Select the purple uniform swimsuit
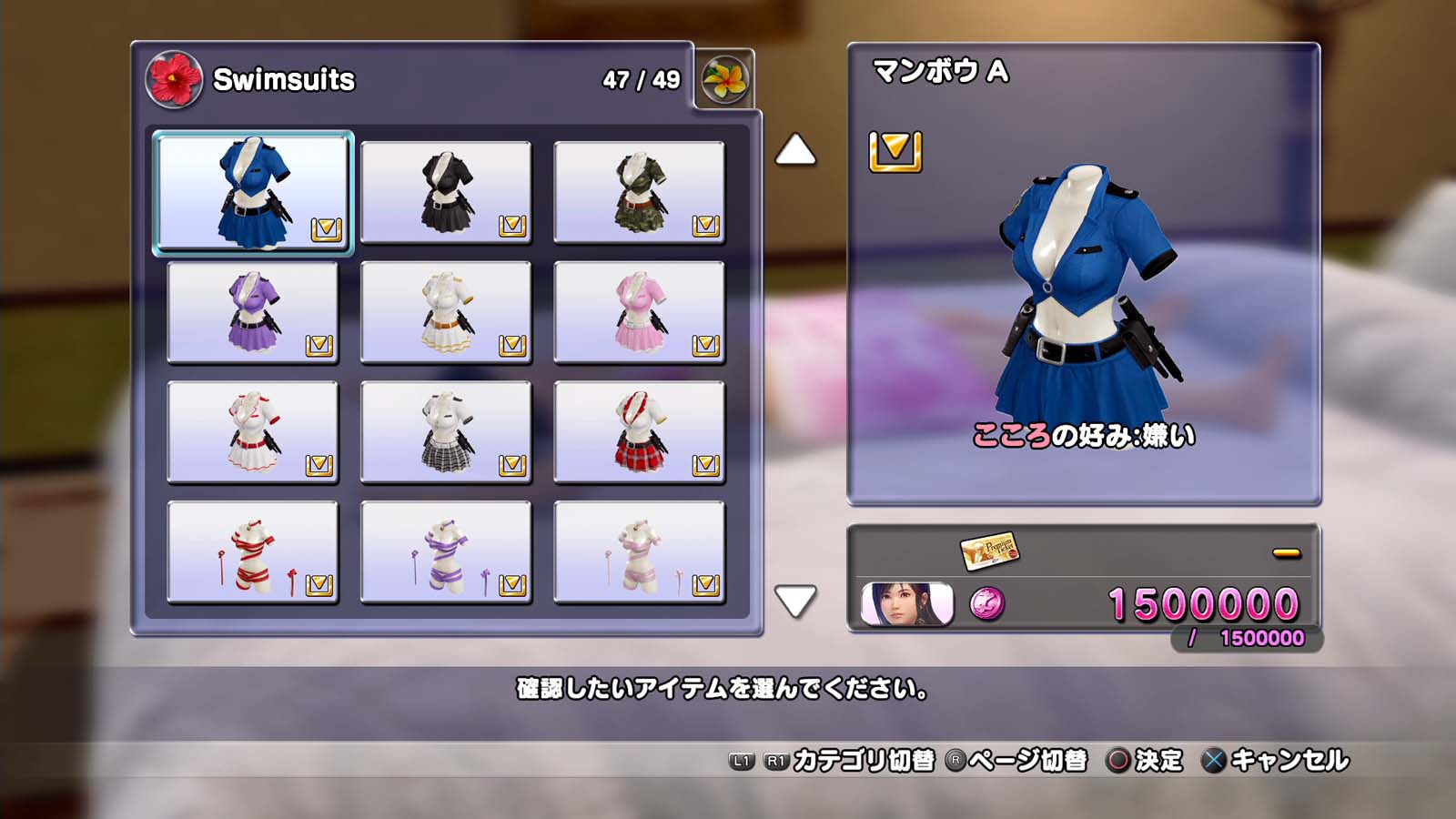The height and width of the screenshot is (819, 1456). tap(253, 312)
